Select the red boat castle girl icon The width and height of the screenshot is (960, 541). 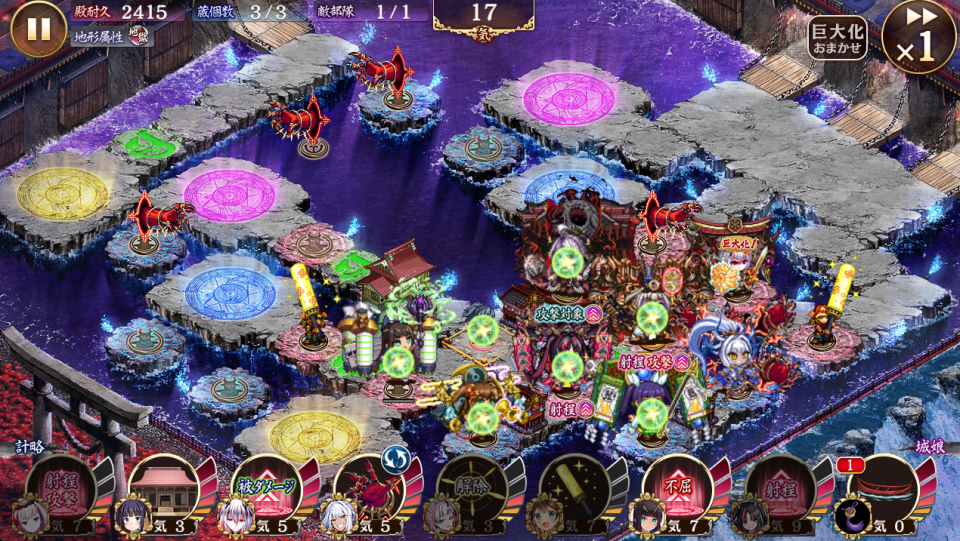pyautogui.click(x=880, y=491)
